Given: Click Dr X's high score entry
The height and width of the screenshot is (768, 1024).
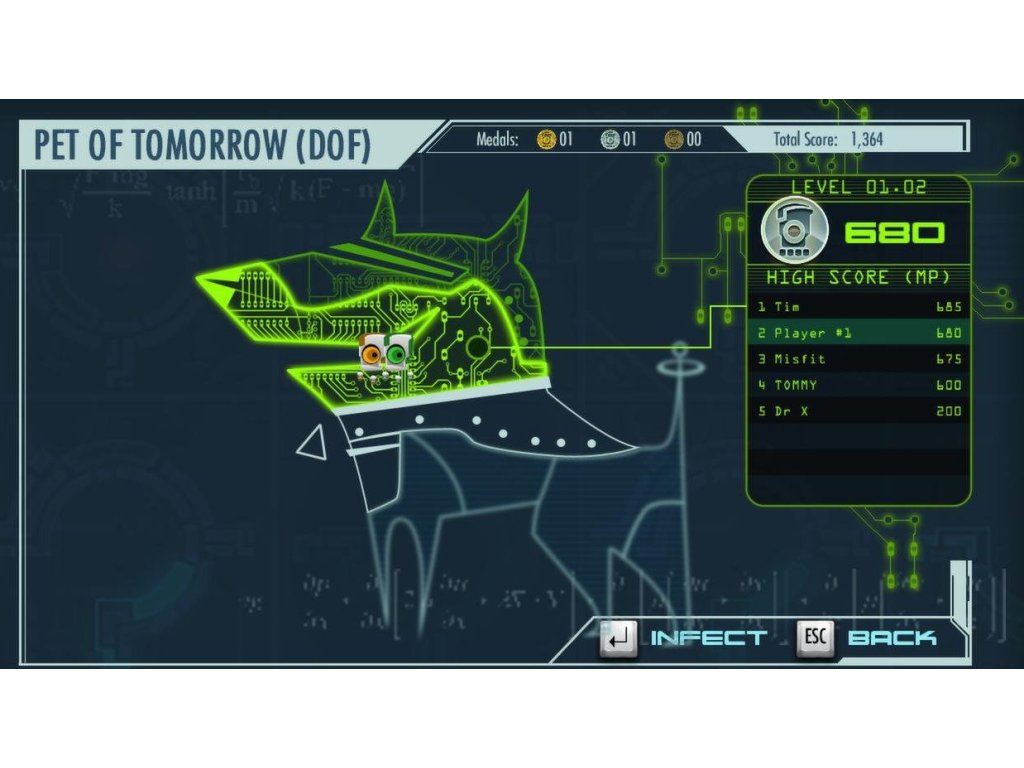Looking at the screenshot, I should tap(859, 411).
